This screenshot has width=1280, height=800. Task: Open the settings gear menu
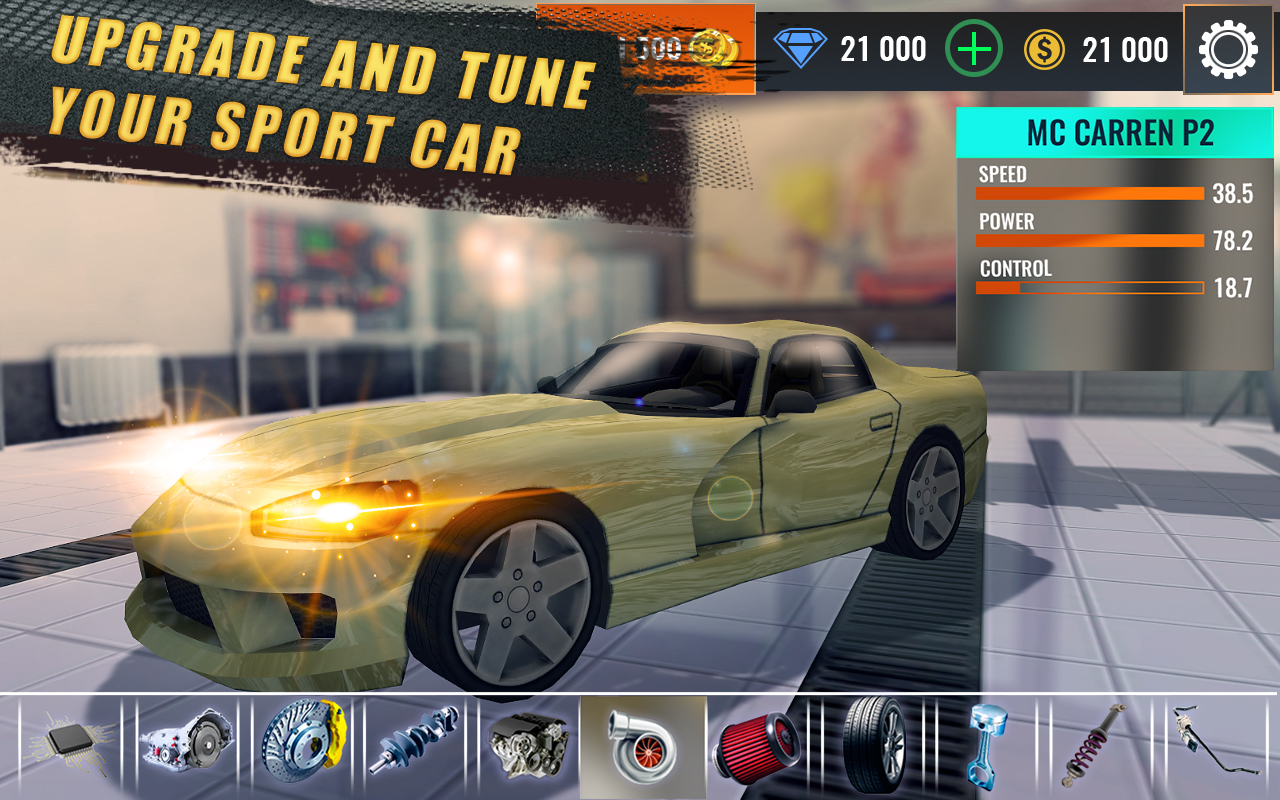(x=1228, y=48)
